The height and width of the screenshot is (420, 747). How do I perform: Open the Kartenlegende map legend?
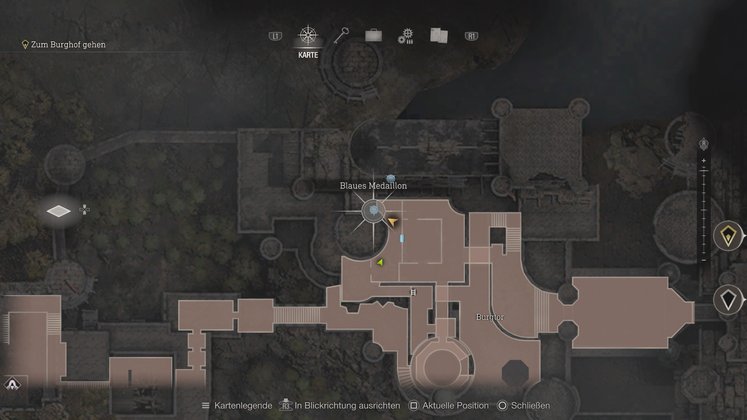[x=239, y=406]
